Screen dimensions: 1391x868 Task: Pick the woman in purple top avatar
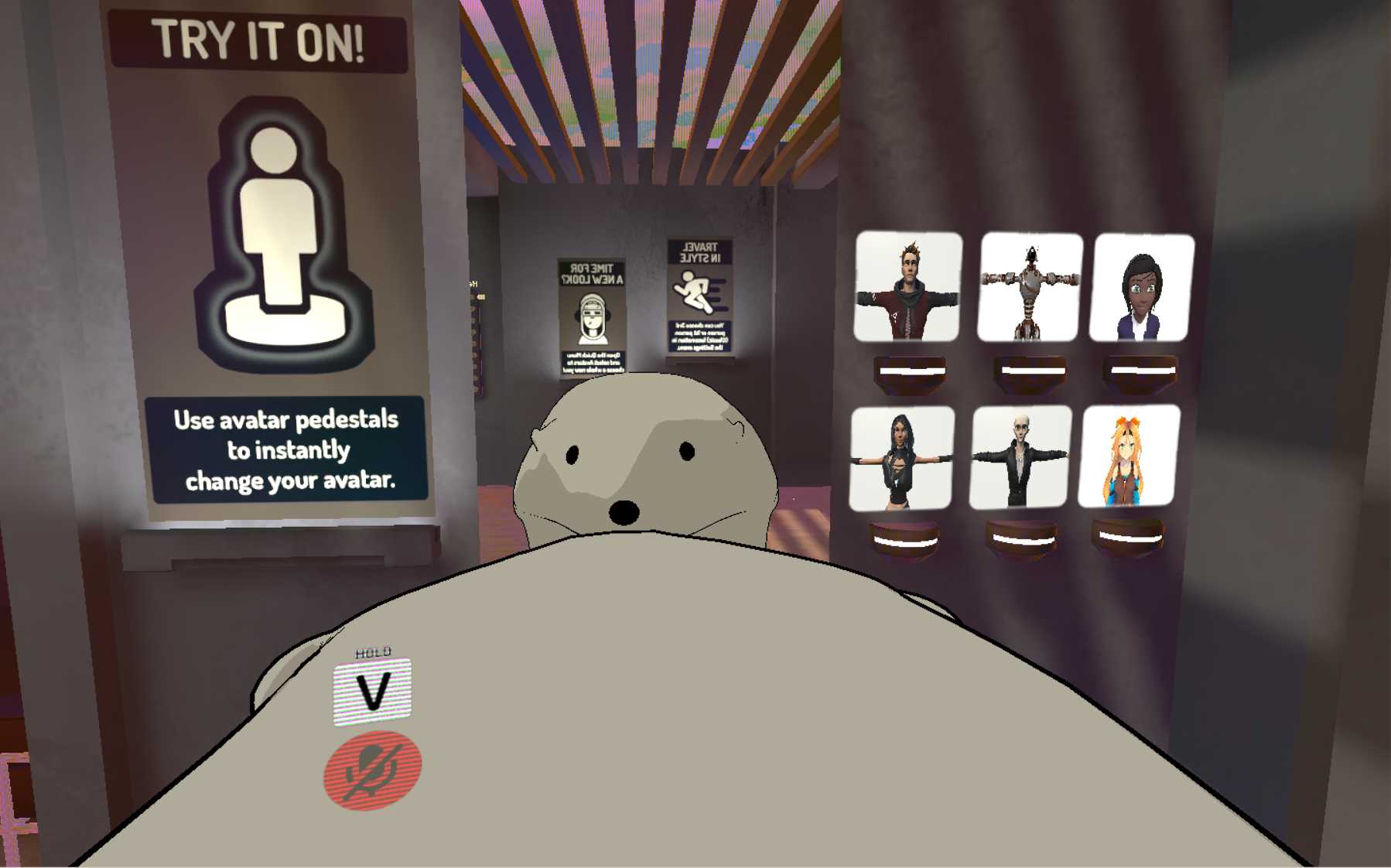(1142, 287)
